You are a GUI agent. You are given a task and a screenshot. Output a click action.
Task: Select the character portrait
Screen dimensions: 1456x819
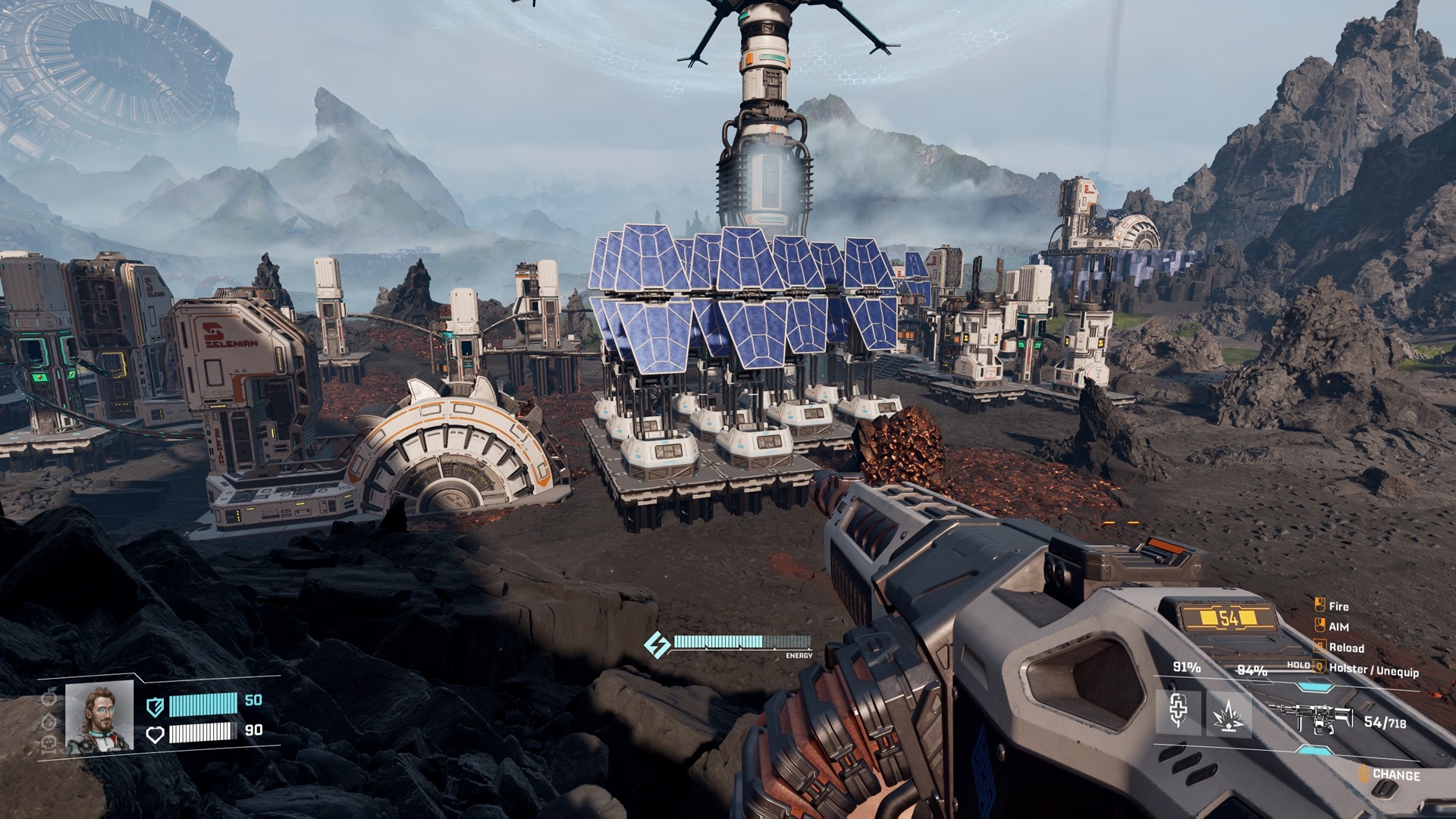tap(99, 717)
